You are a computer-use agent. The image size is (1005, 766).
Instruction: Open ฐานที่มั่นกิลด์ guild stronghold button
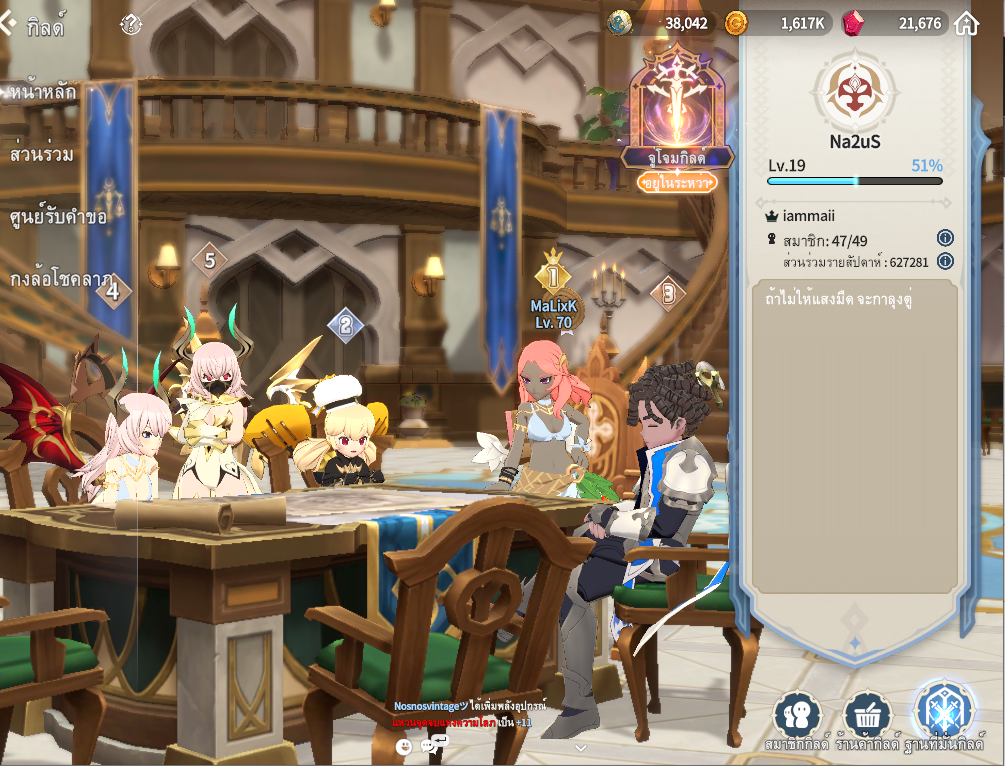click(943, 714)
